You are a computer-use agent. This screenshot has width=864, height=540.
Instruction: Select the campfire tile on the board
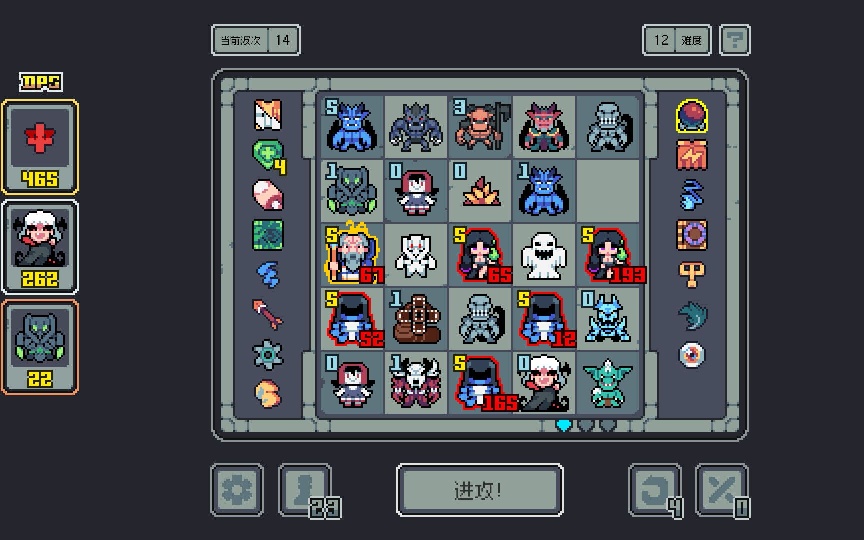[480, 190]
